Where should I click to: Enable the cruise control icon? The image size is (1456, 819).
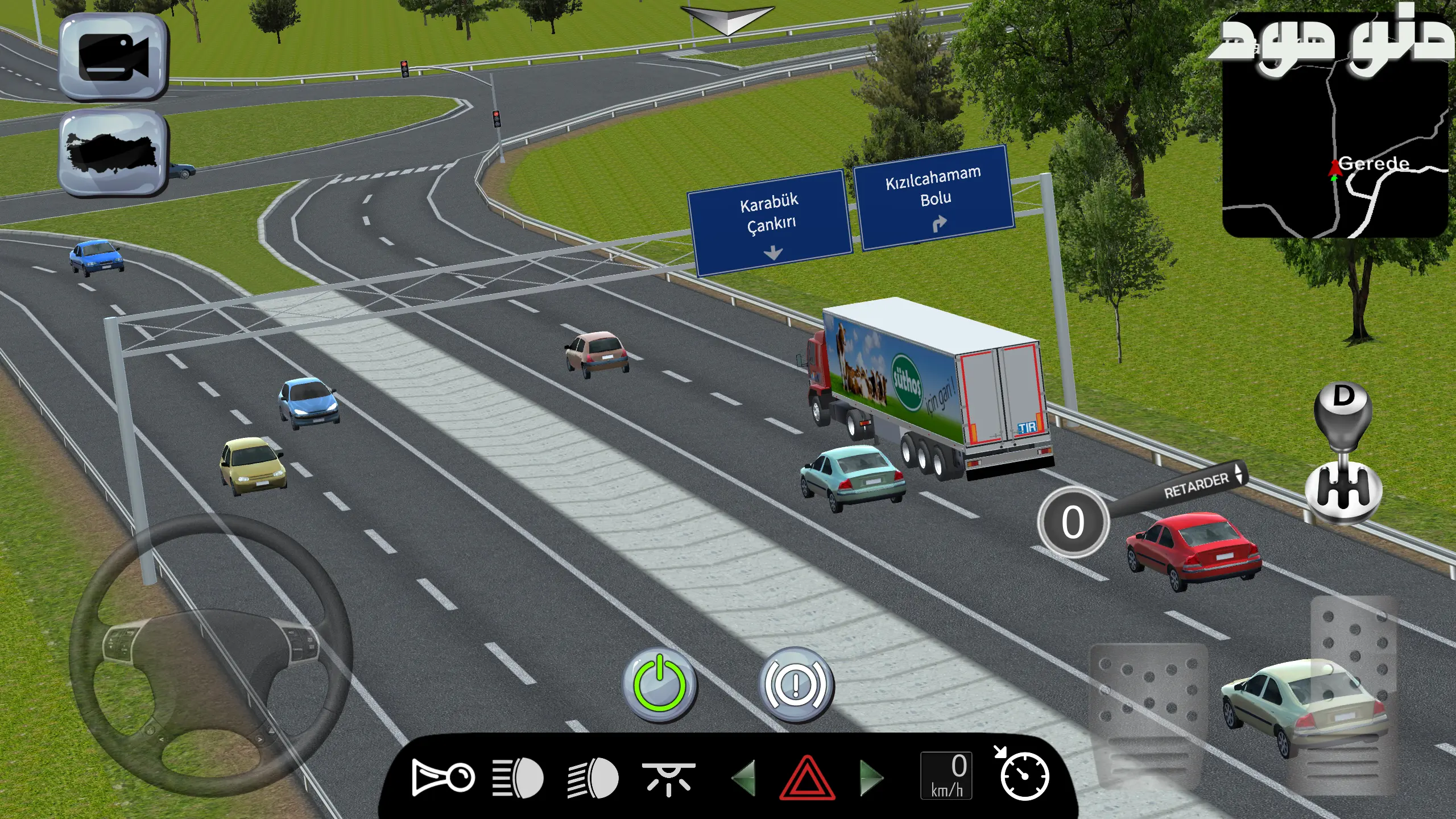[1023, 775]
